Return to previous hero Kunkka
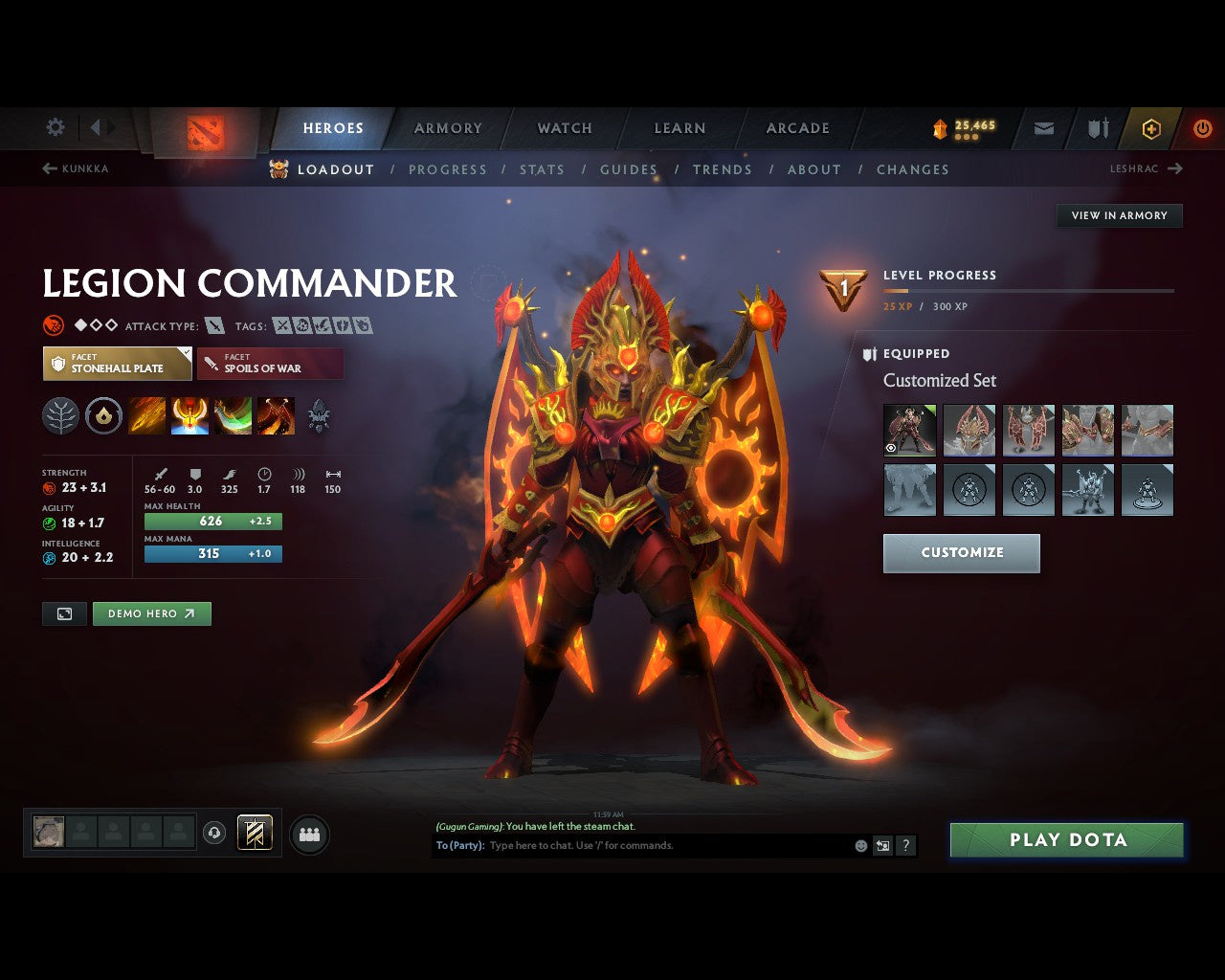The height and width of the screenshot is (980, 1225). pyautogui.click(x=77, y=168)
